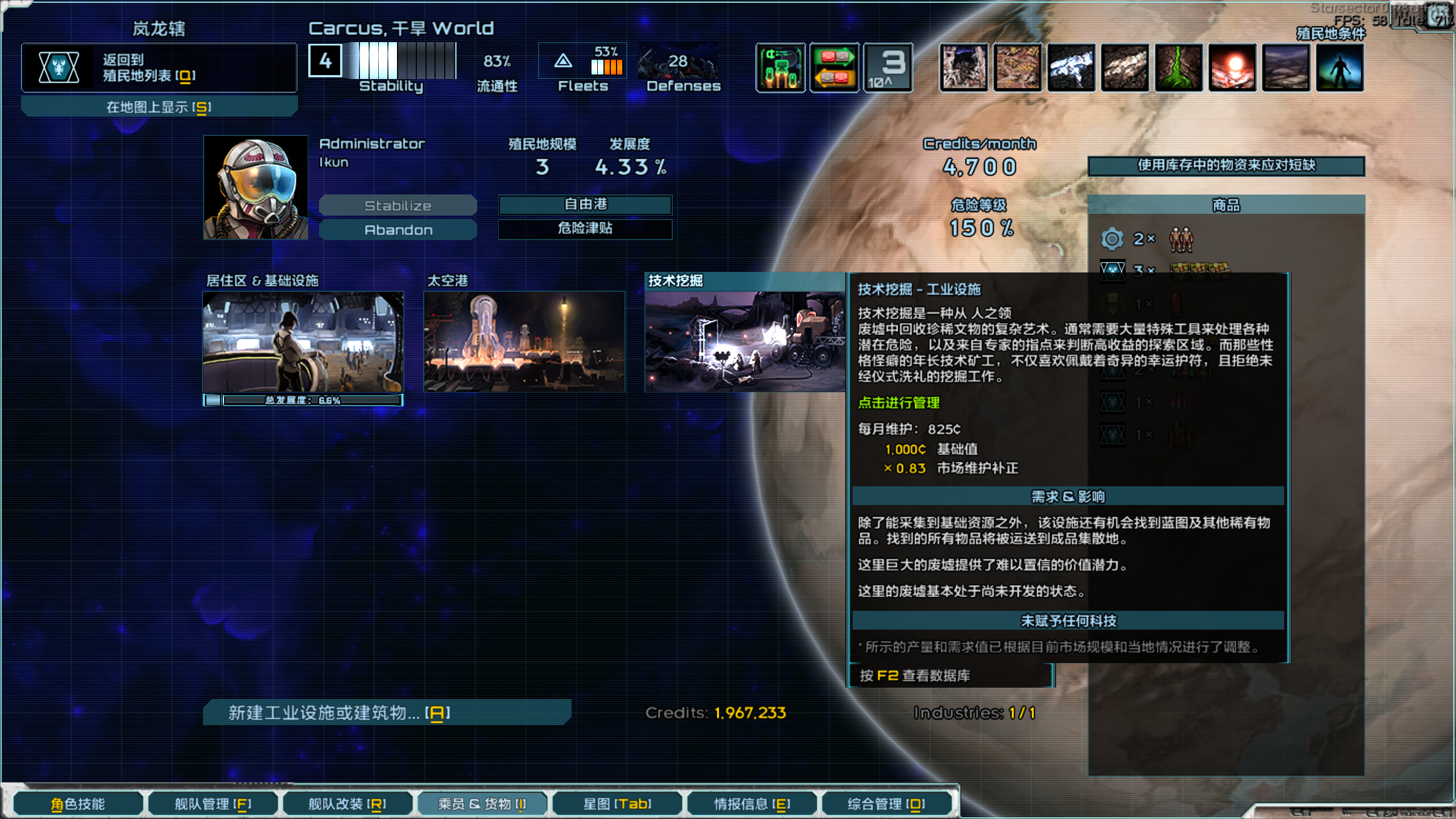Open the mining drone fleet icon near credits

pyautogui.click(x=780, y=68)
